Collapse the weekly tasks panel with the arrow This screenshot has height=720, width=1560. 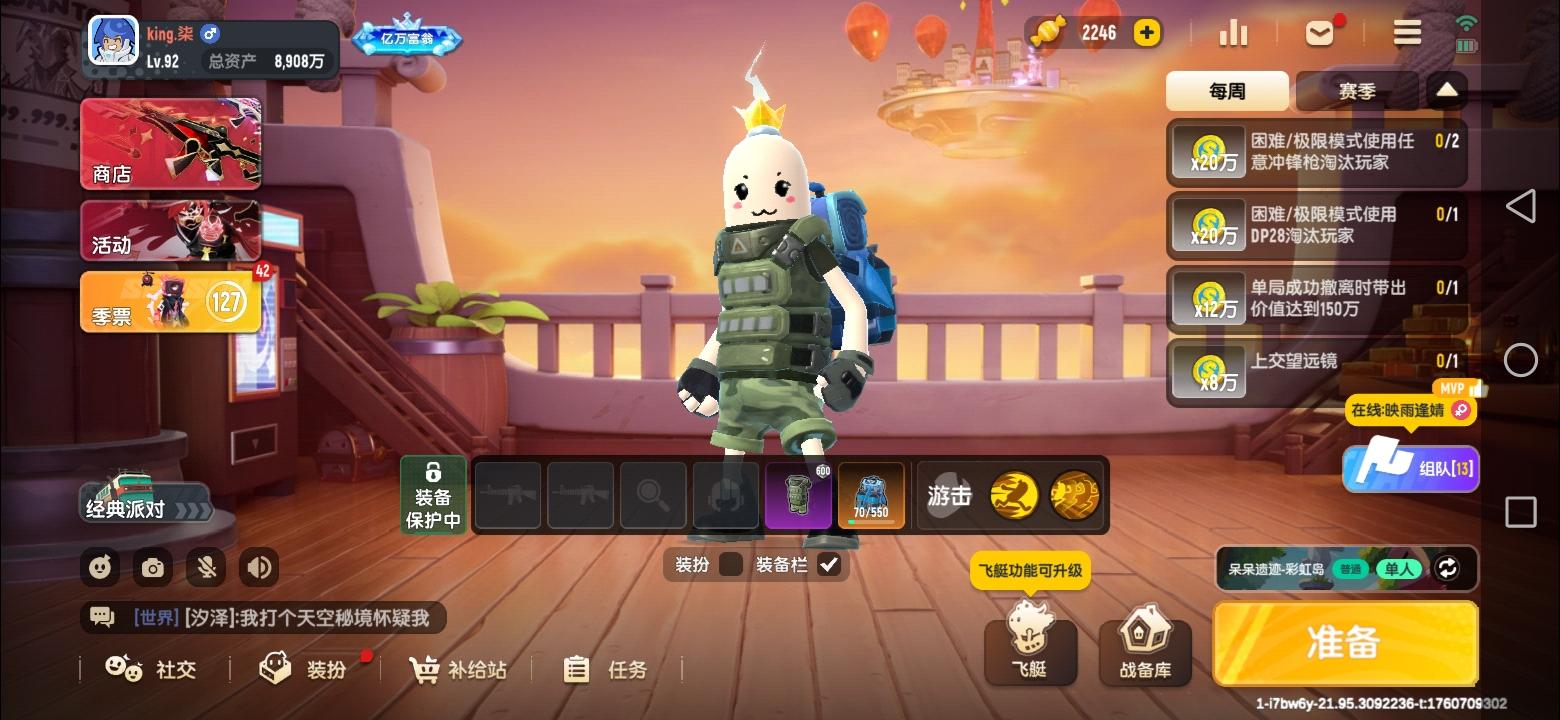1447,88
